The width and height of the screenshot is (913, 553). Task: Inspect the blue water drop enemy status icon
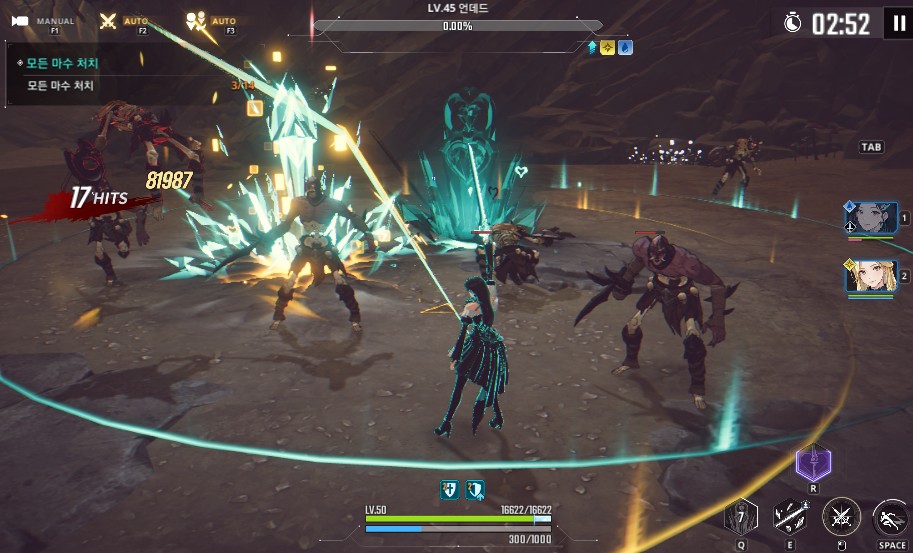(x=625, y=47)
